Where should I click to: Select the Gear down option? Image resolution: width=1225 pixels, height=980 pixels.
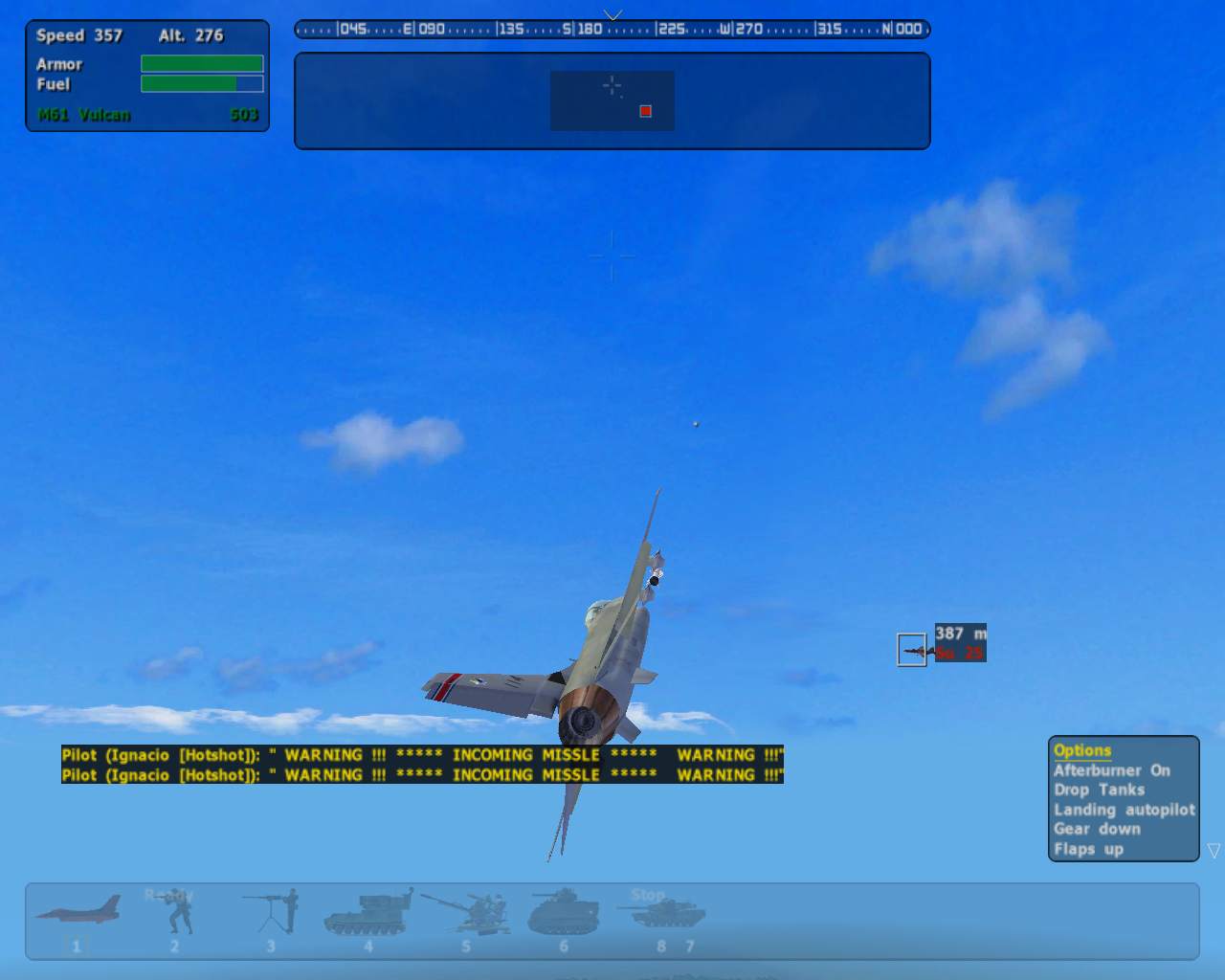1097,829
